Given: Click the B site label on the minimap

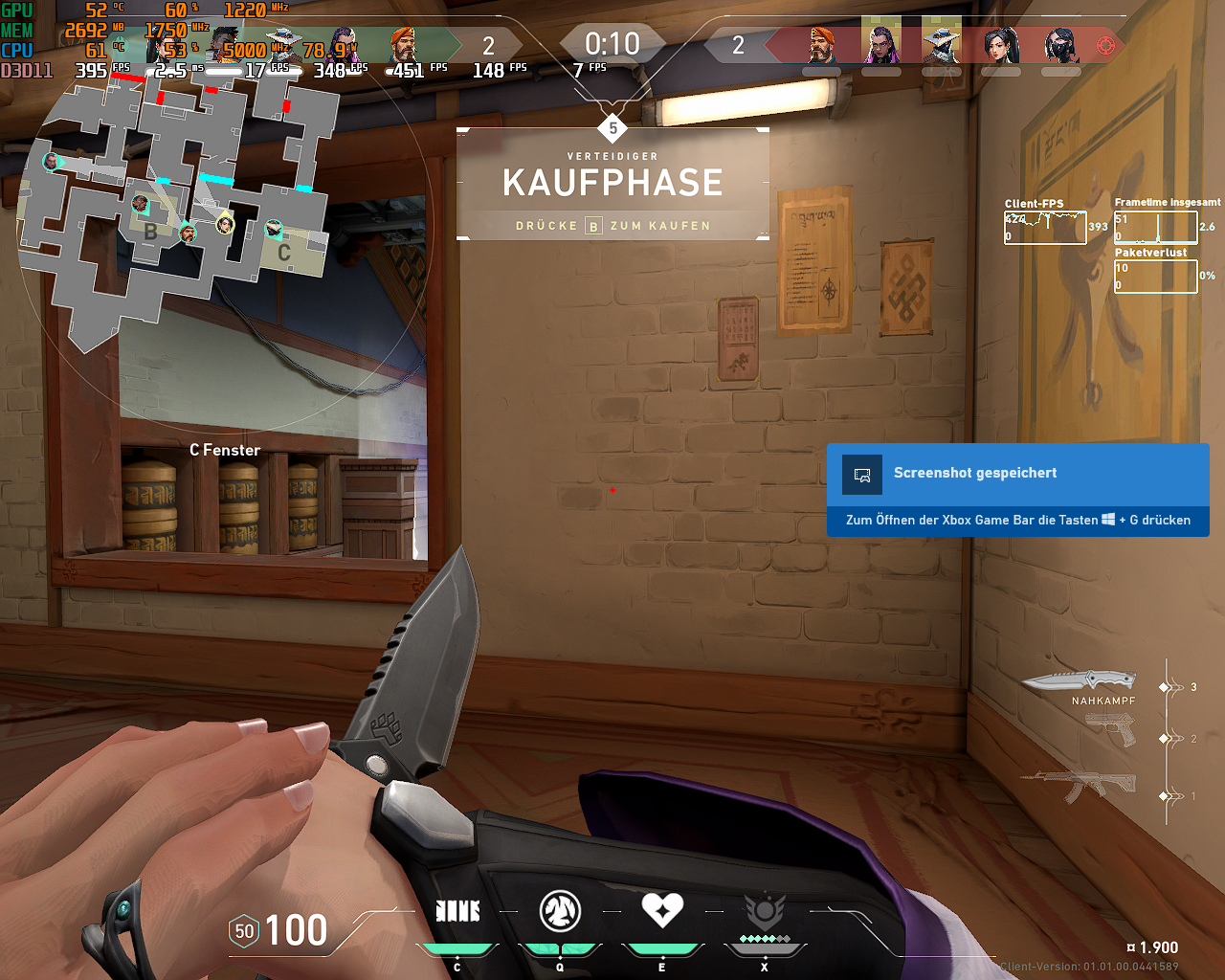Looking at the screenshot, I should (x=149, y=232).
